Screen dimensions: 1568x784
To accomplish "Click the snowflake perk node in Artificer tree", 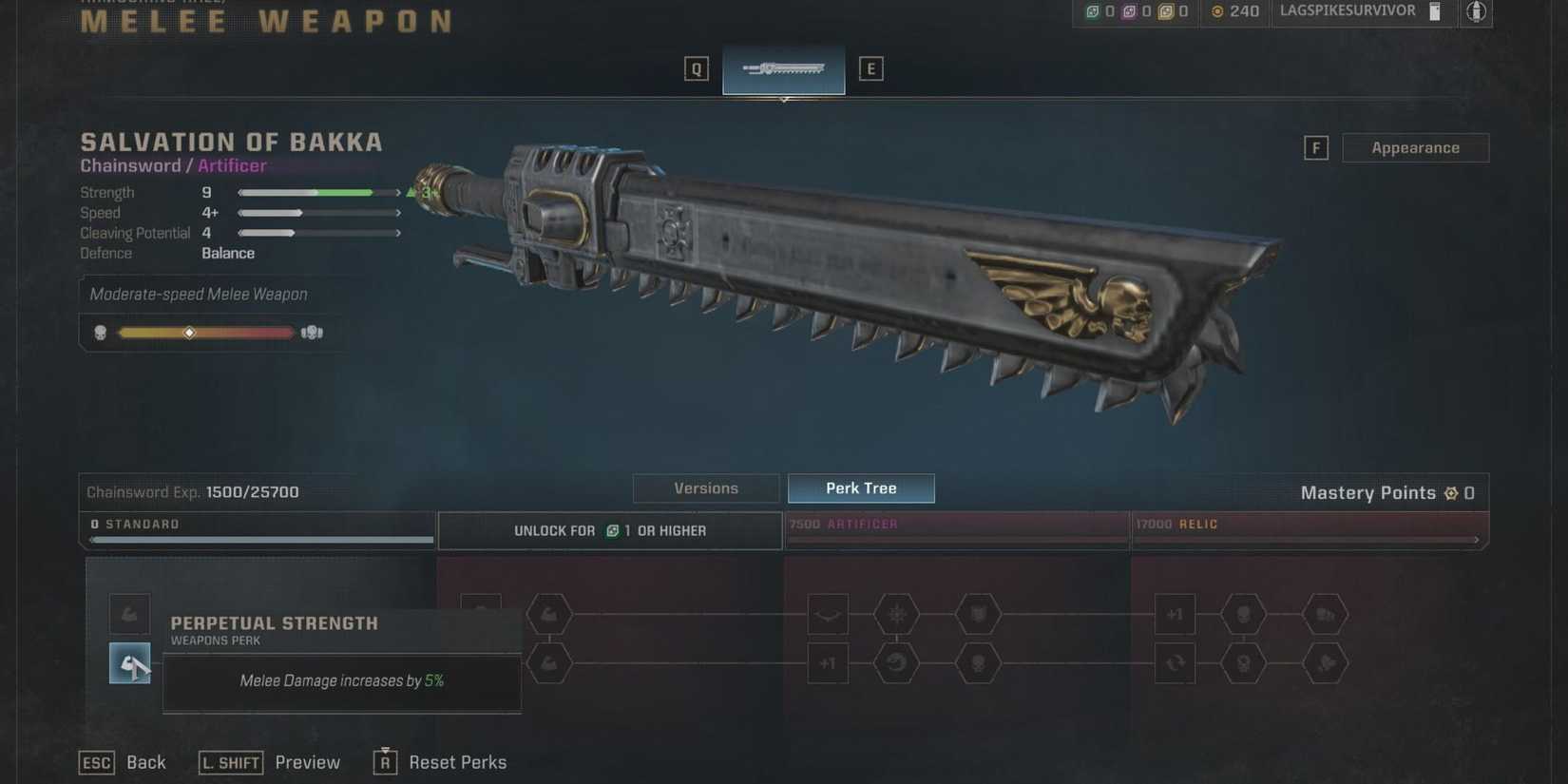I will [x=897, y=614].
